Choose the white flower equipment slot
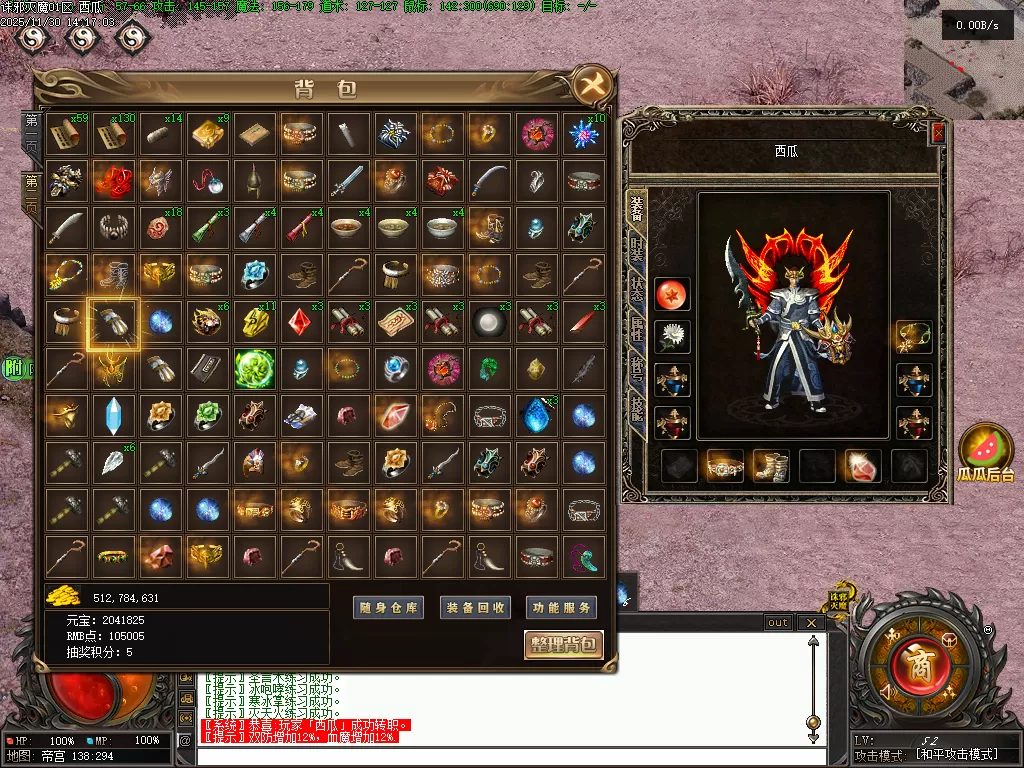 pyautogui.click(x=671, y=337)
